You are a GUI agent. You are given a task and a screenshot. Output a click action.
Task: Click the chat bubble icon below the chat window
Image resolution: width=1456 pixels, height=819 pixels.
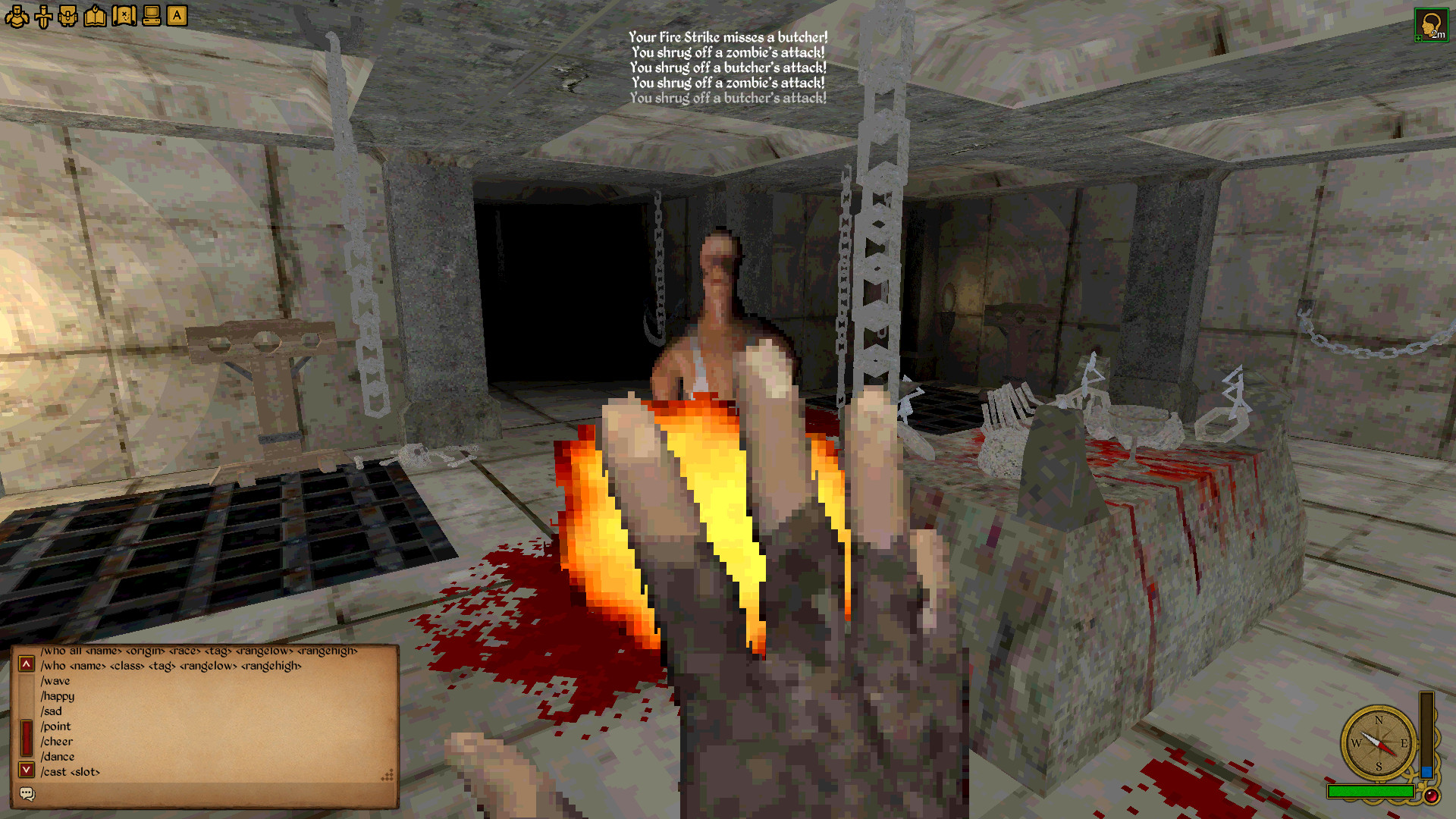coord(27,794)
